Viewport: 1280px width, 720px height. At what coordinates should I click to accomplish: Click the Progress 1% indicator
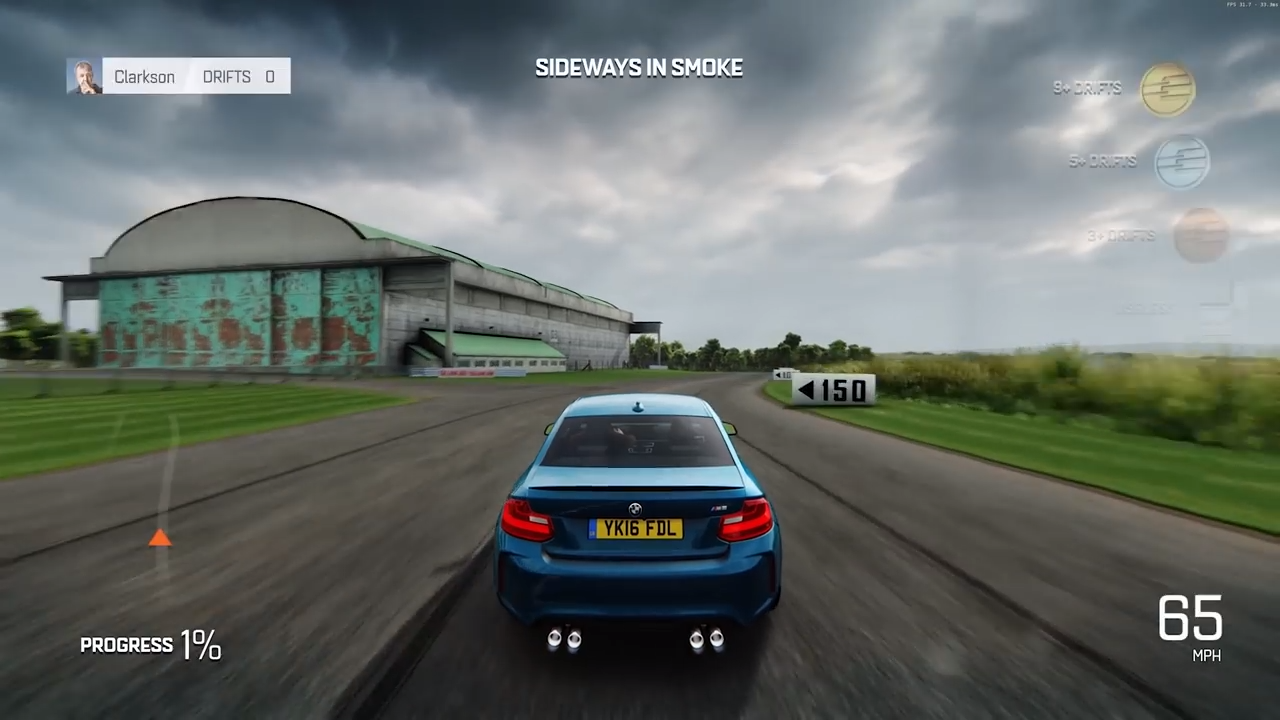(x=150, y=645)
